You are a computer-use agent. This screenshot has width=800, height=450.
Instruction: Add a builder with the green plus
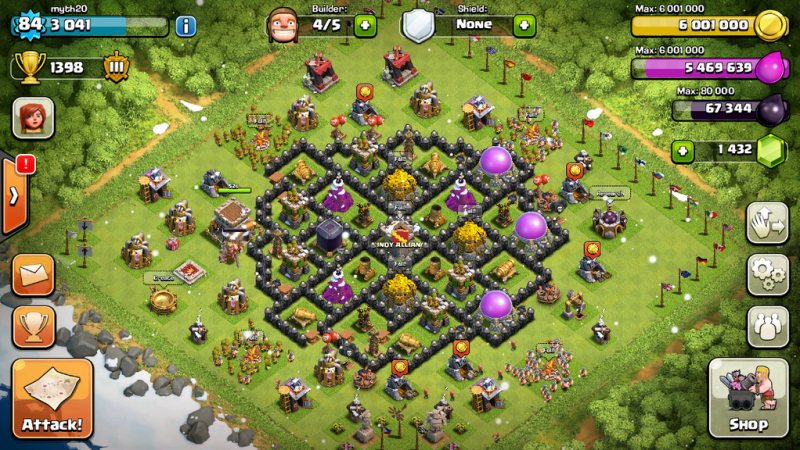pyautogui.click(x=365, y=25)
